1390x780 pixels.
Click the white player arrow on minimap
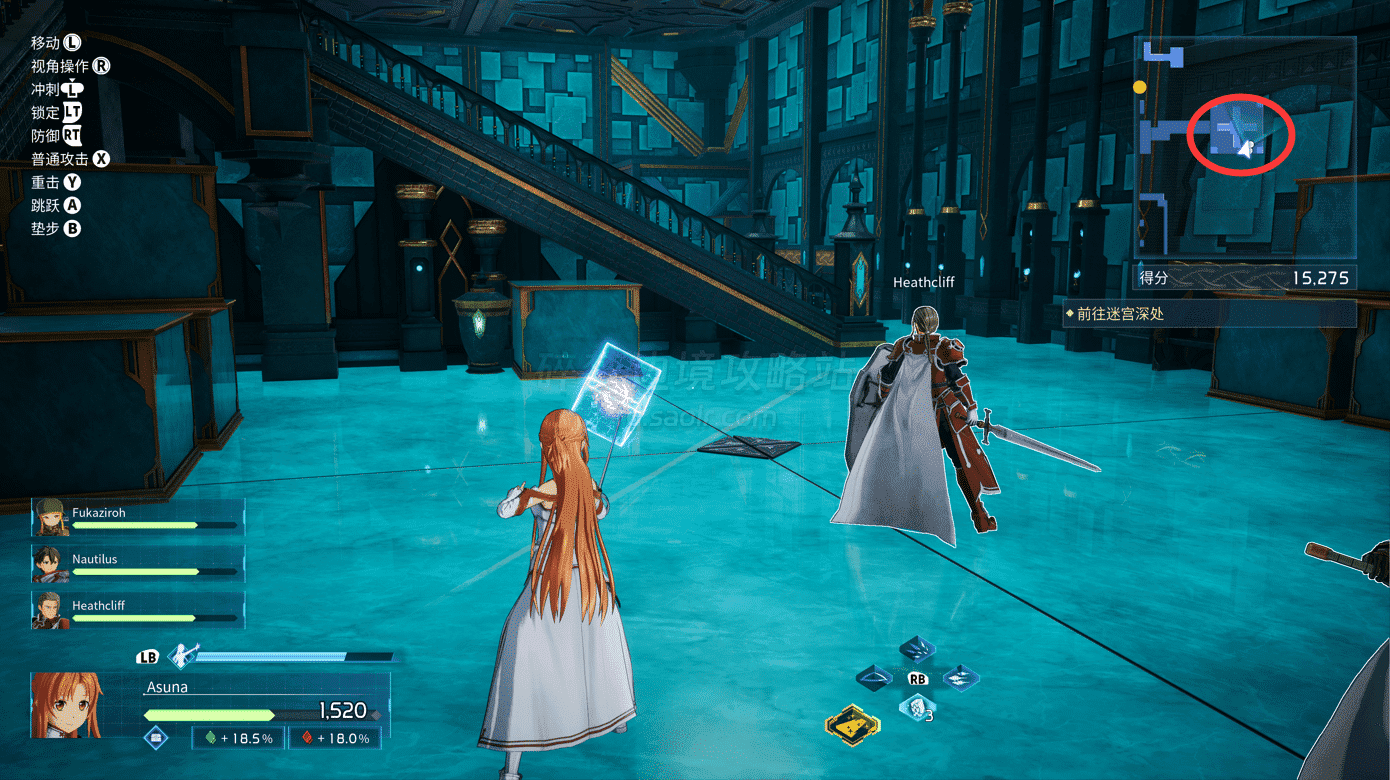pos(1245,149)
